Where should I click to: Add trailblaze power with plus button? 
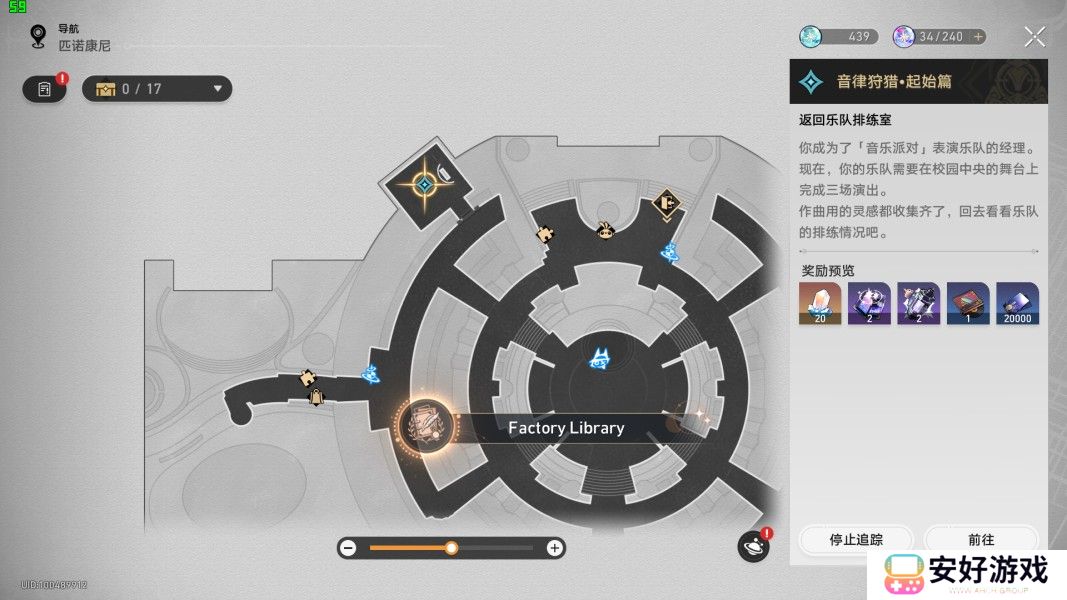(978, 37)
